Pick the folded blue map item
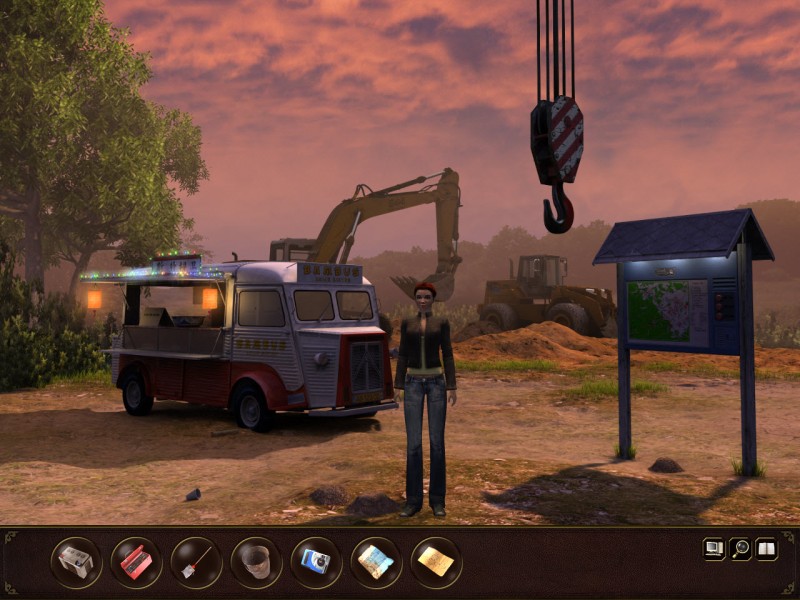The height and width of the screenshot is (600, 800). point(376,562)
